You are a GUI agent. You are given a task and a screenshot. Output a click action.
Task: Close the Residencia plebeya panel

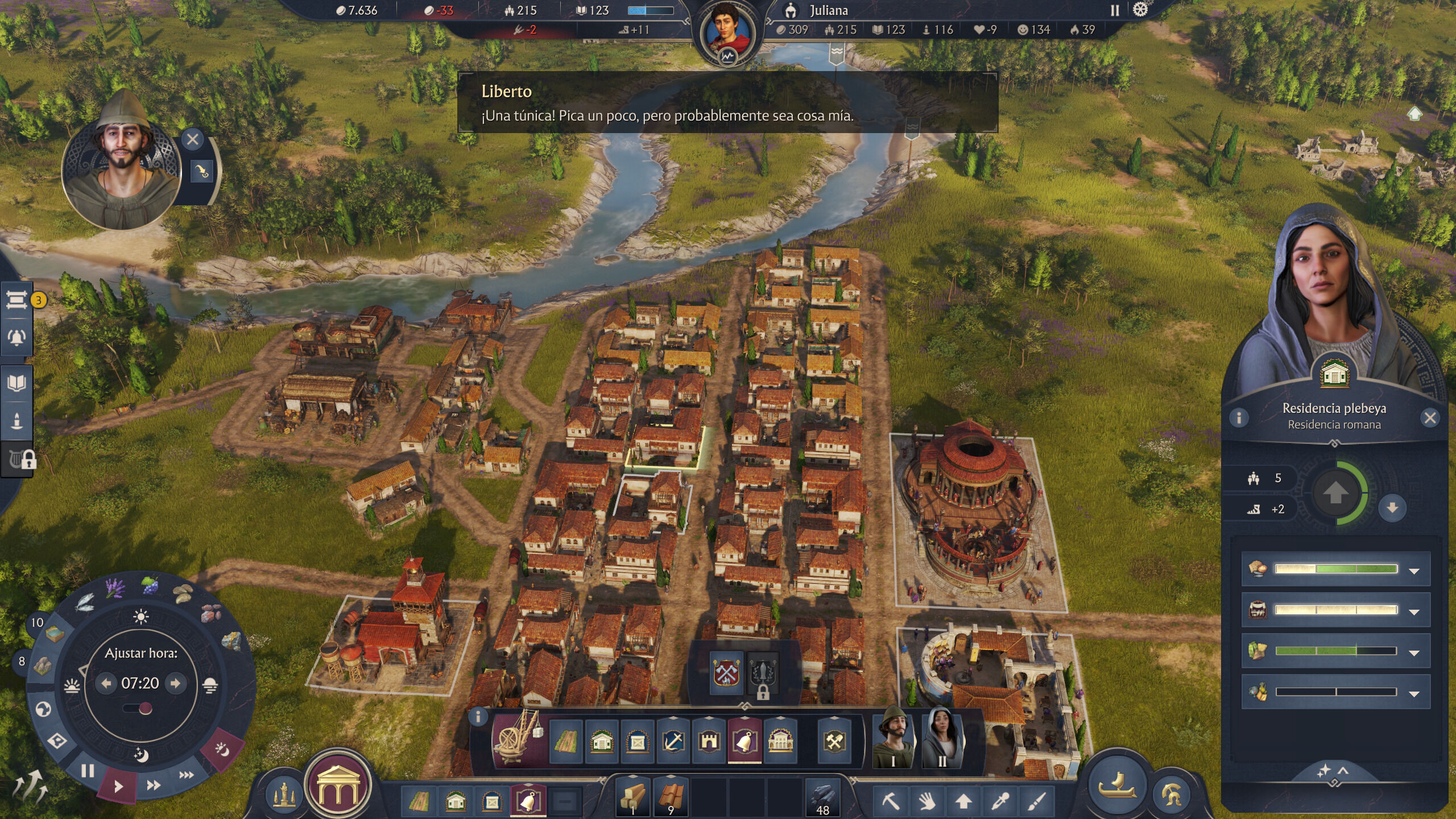pos(1430,418)
